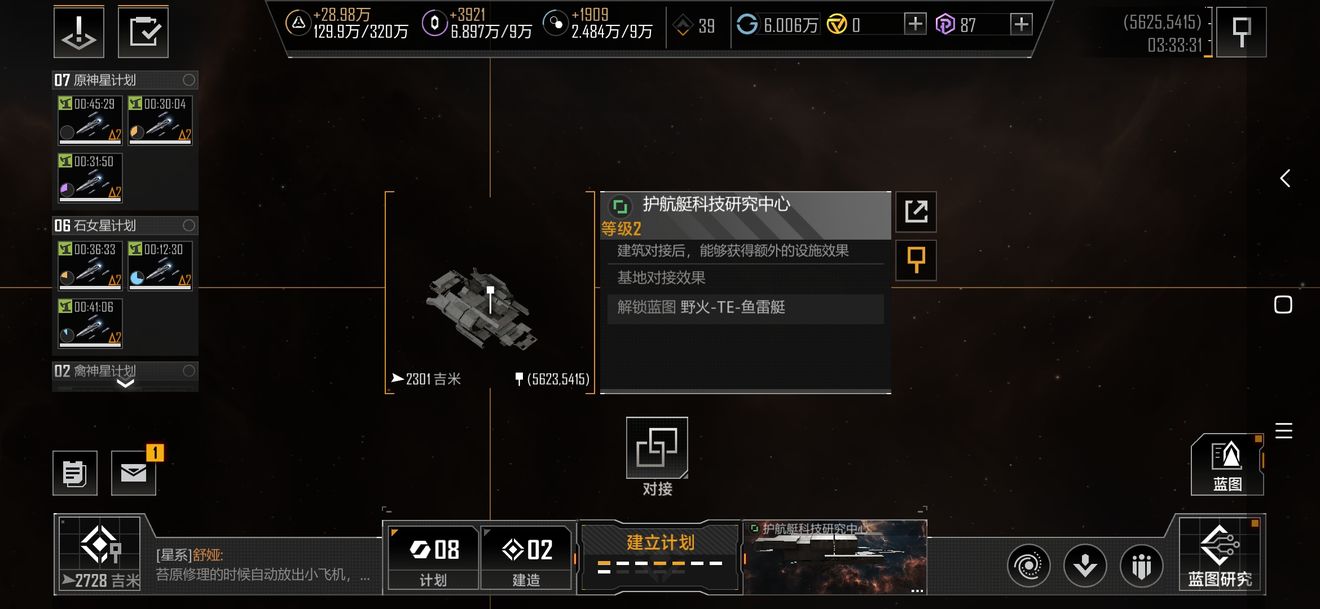Expand the plan list down arrow
The height and width of the screenshot is (609, 1320).
(x=126, y=383)
